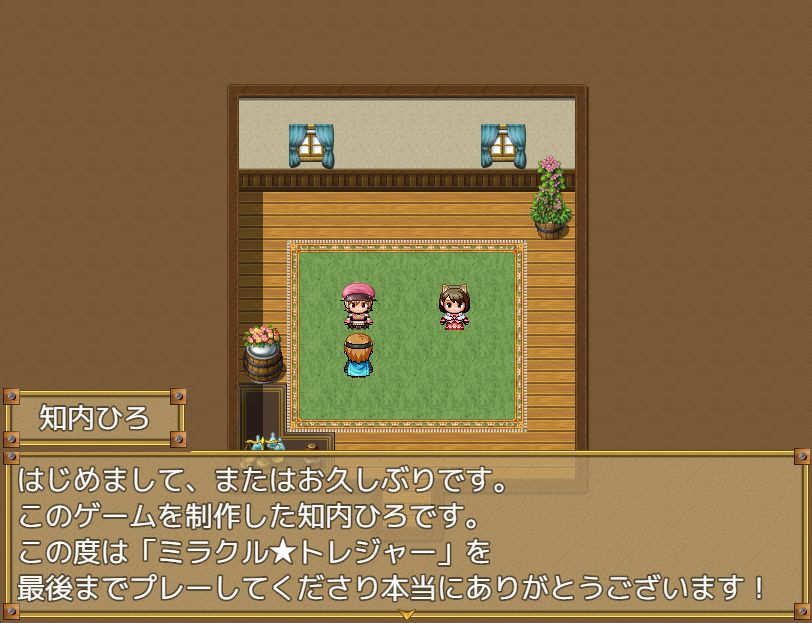
Task: Advance dialogue via the continue arrow
Action: coord(406,614)
